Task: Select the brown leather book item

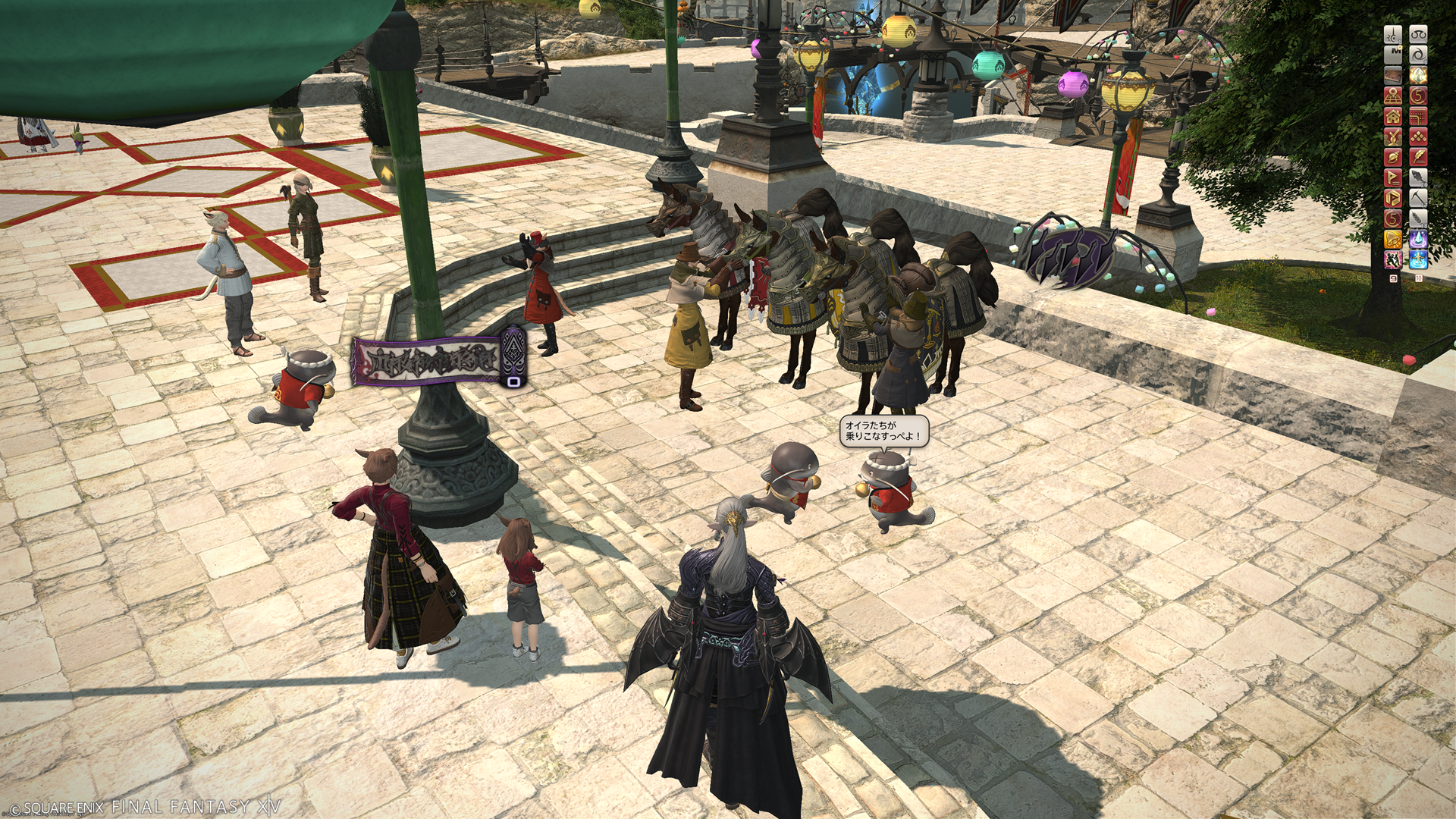Action: [1393, 76]
